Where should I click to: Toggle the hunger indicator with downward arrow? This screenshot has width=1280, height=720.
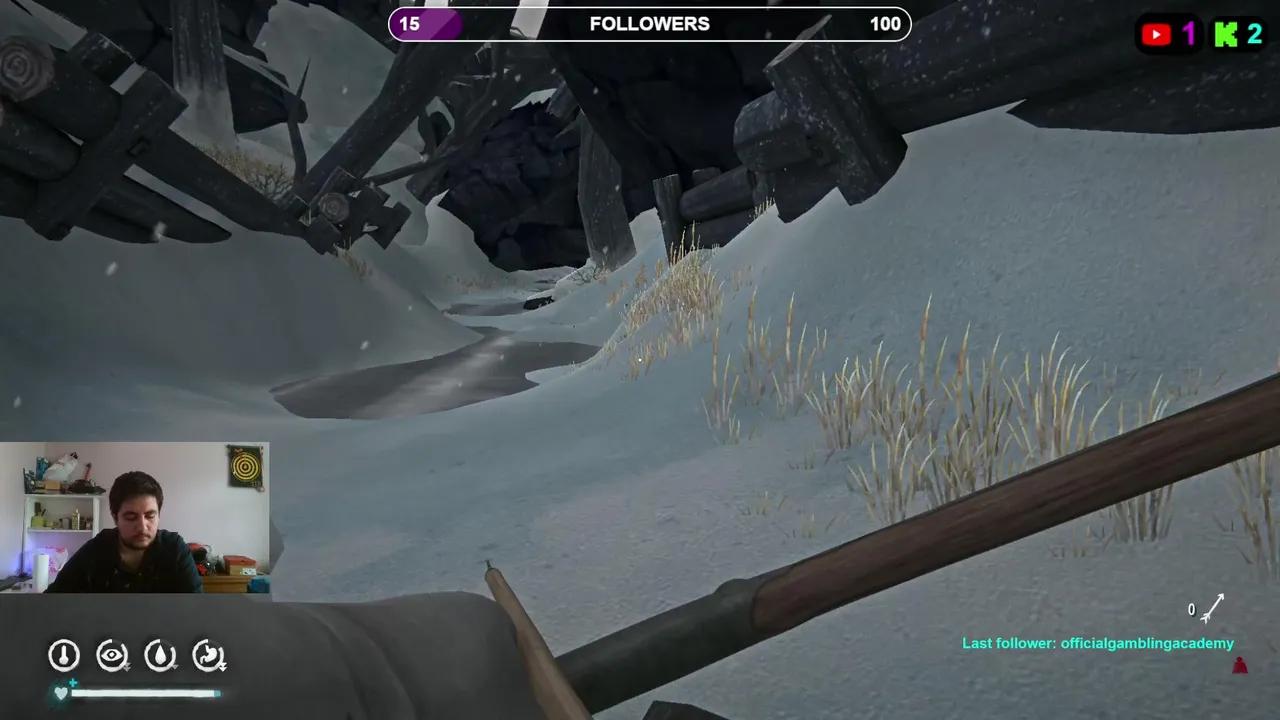[209, 655]
